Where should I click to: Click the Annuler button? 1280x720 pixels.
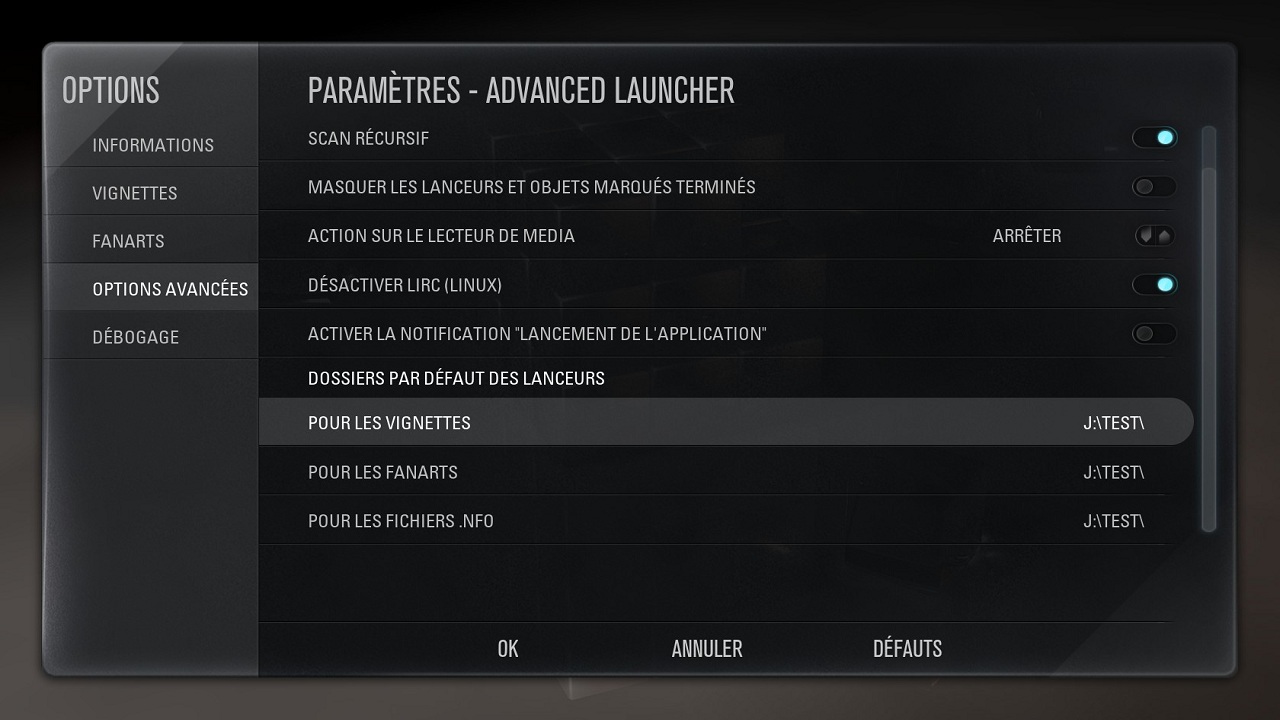tap(707, 649)
